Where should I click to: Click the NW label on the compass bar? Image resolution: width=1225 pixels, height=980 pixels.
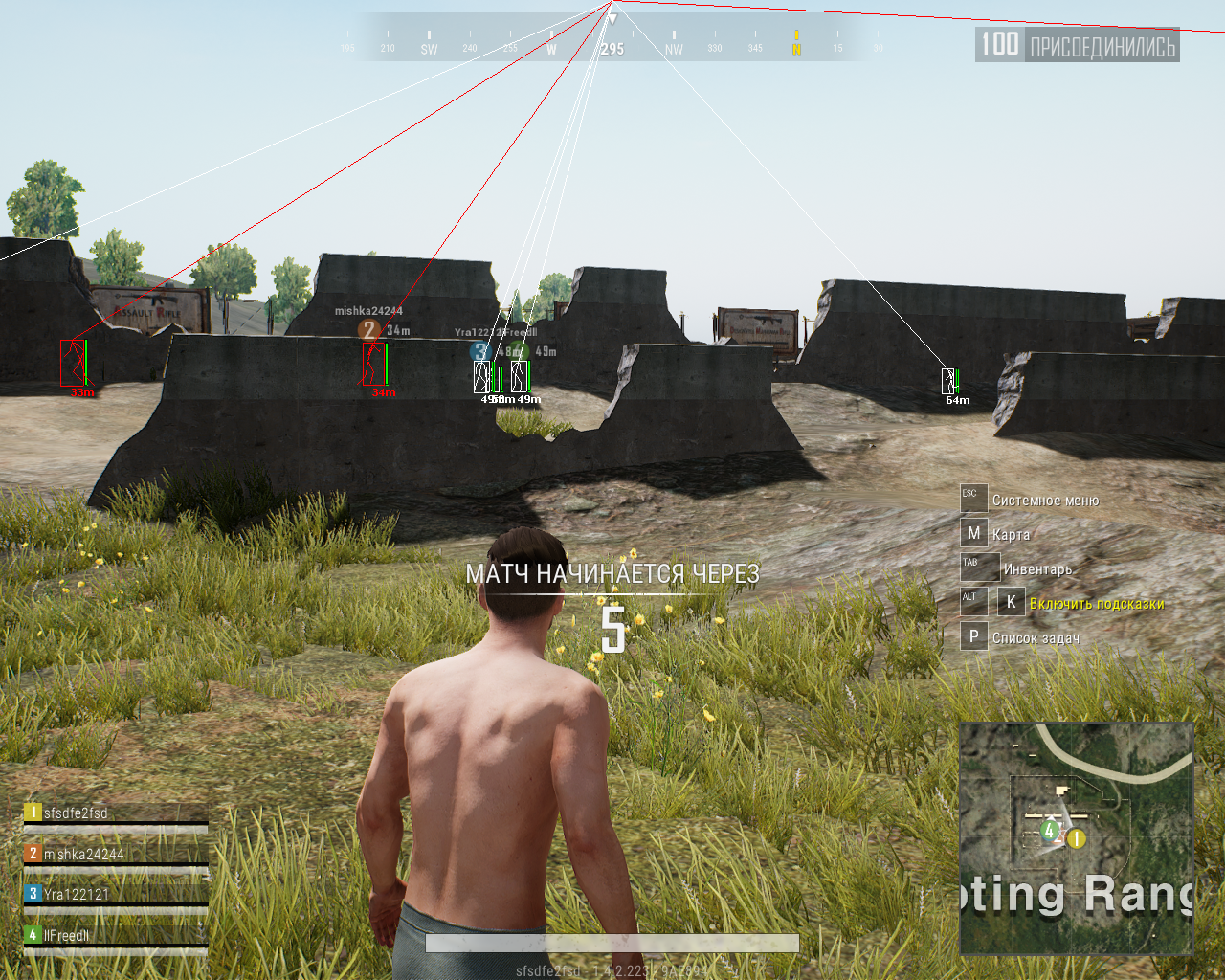[673, 46]
